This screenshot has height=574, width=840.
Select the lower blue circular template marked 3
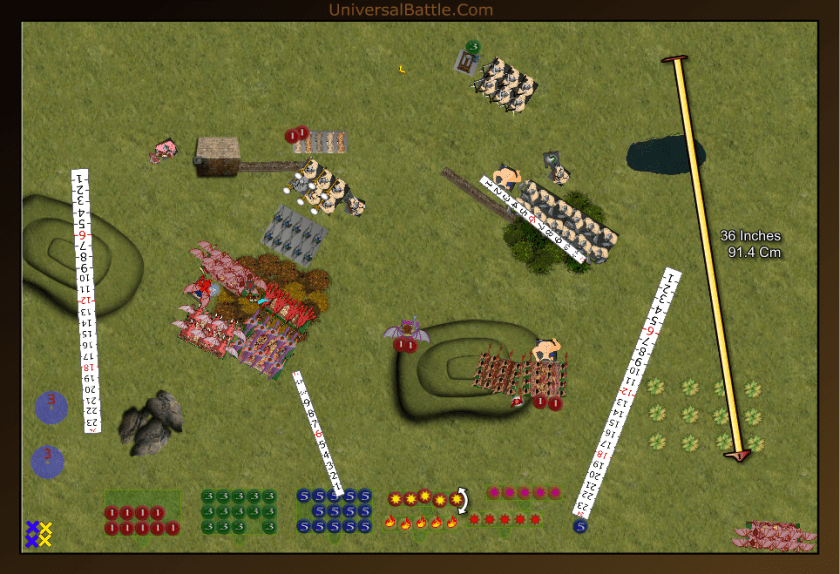(47, 461)
